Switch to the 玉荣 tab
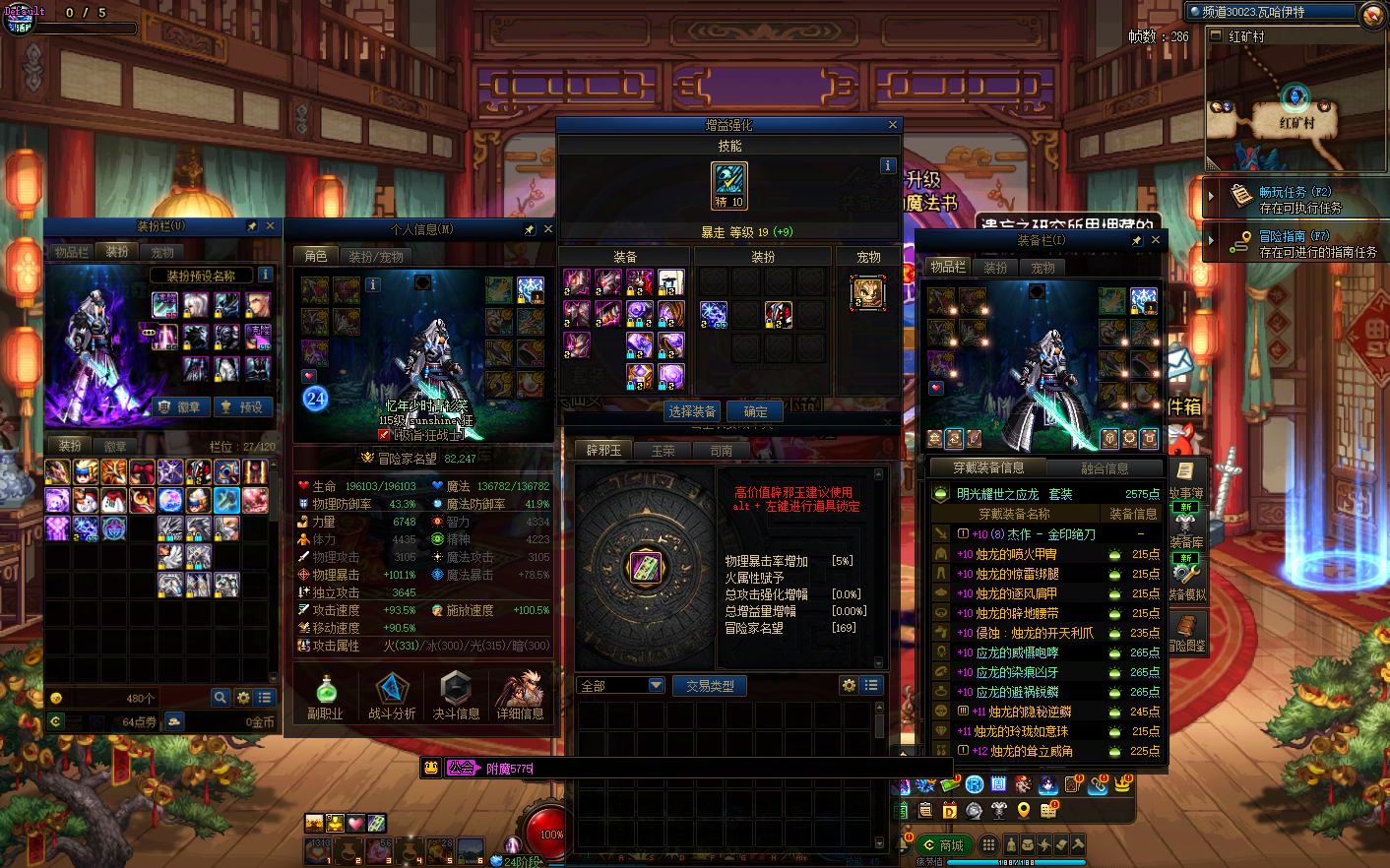 click(x=663, y=451)
